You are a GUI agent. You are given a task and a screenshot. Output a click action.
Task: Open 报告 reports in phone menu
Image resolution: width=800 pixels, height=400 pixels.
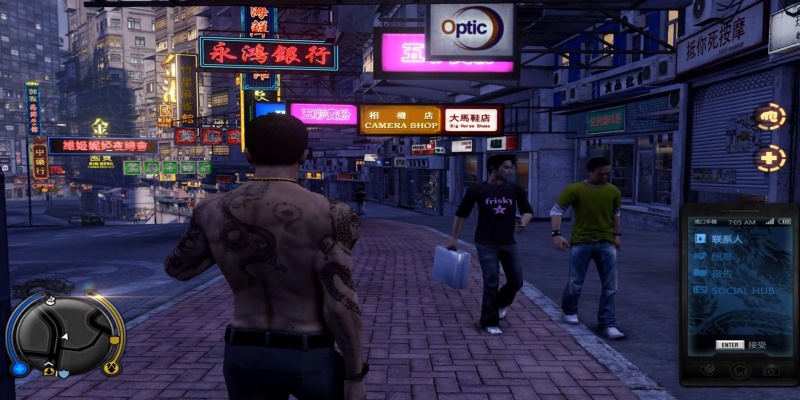coord(721,273)
